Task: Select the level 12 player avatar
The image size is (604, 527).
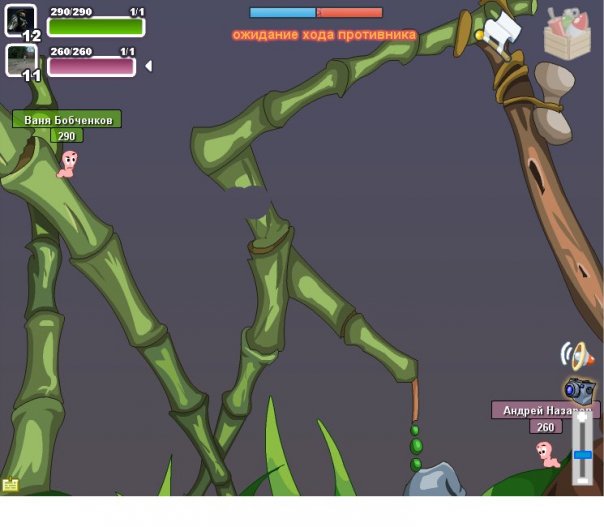Action: 21,20
